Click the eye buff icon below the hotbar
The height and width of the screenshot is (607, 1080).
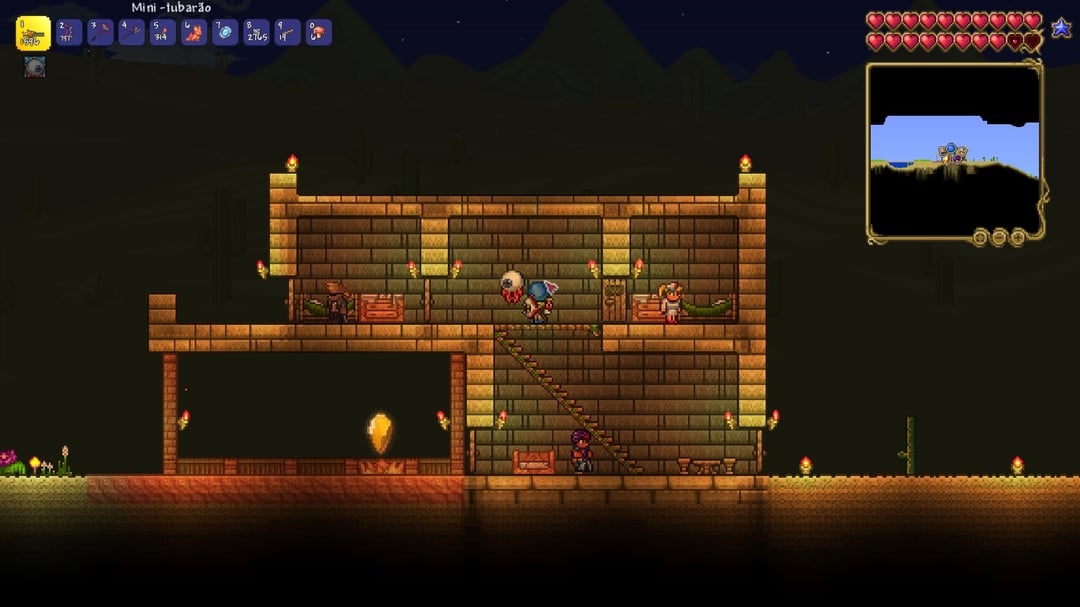[x=35, y=67]
